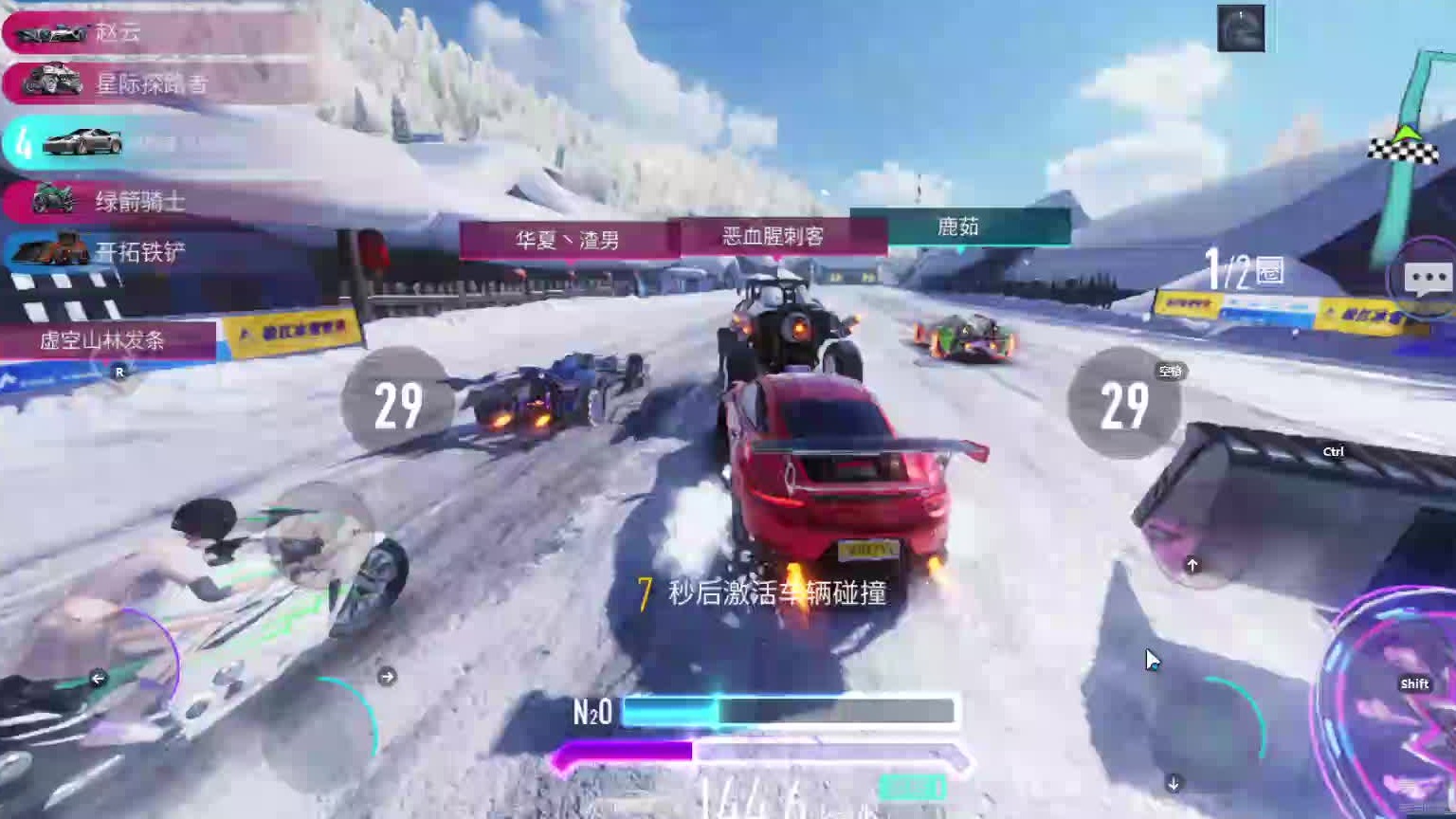Screen dimensions: 1456x819
Task: Open the chat speech bubble button
Action: (x=1426, y=279)
